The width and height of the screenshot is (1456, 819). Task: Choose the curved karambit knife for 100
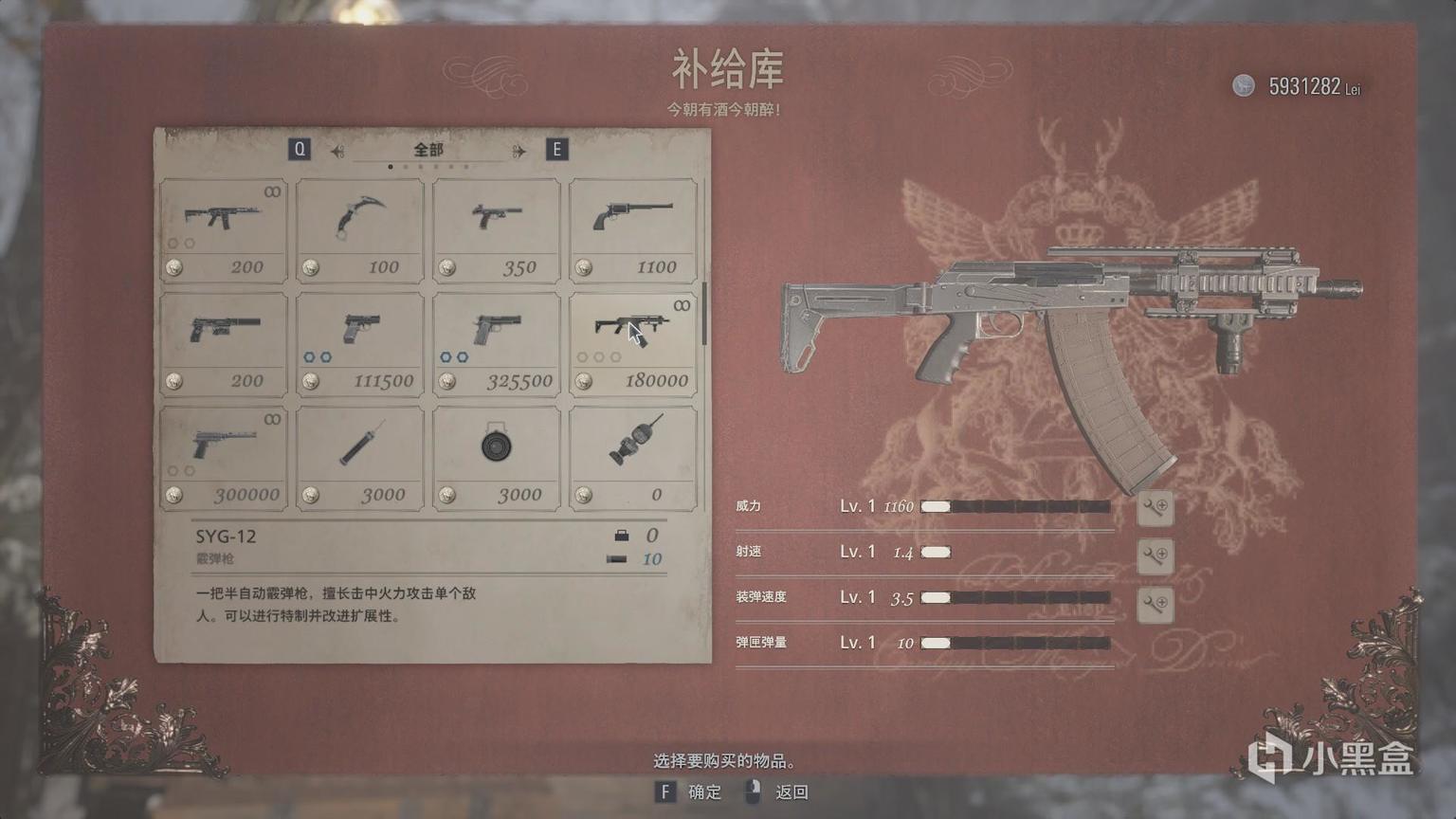pyautogui.click(x=360, y=230)
